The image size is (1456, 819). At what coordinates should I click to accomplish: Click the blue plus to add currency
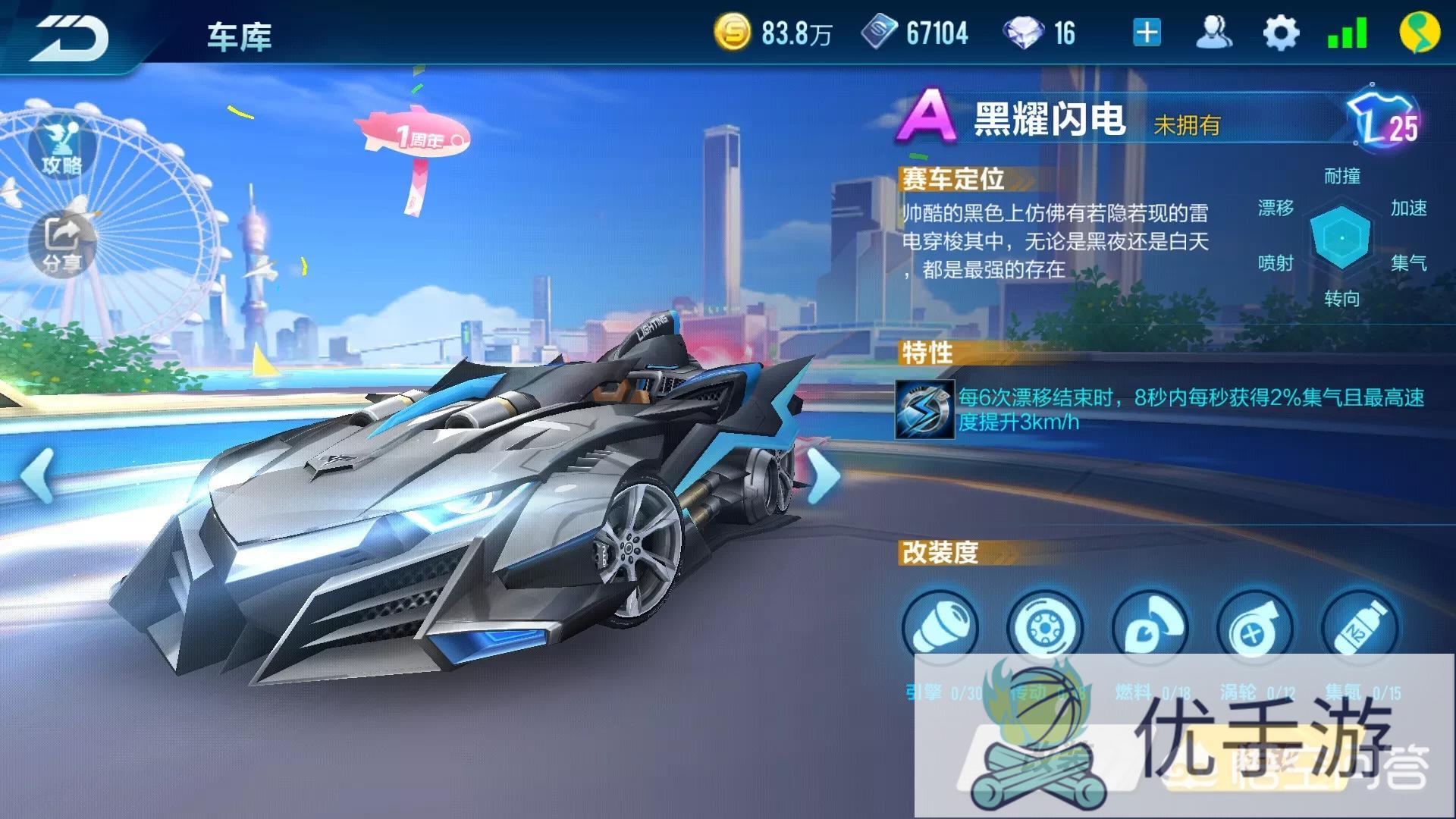(x=1147, y=33)
